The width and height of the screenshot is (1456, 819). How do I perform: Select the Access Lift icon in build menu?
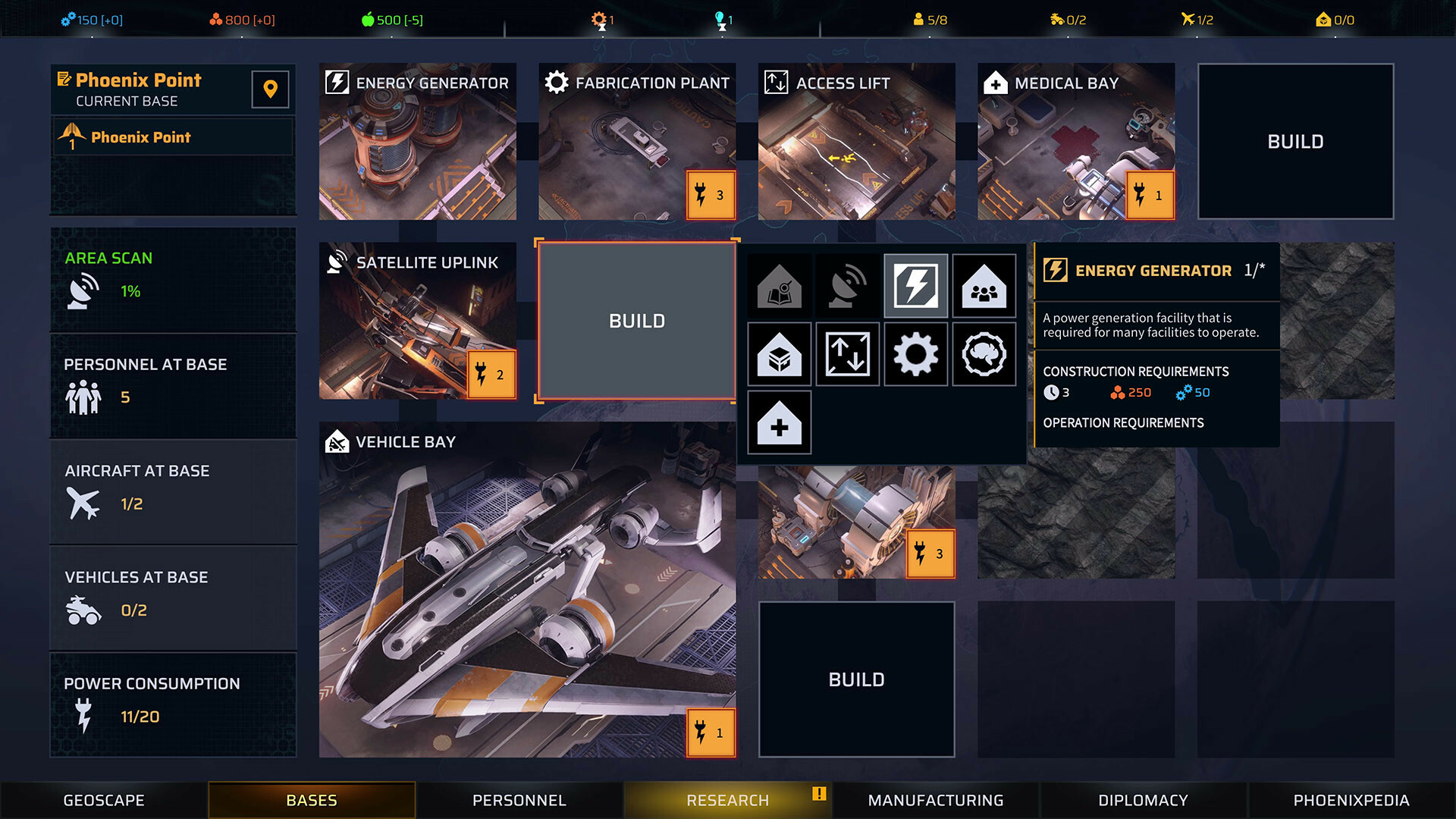847,354
